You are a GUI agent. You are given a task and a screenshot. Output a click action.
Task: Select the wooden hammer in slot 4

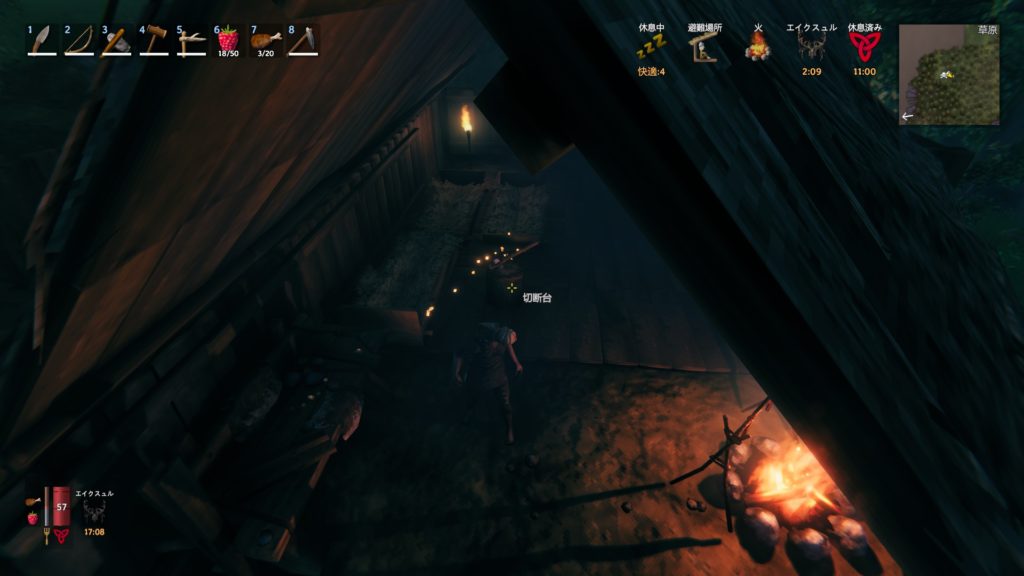(x=153, y=40)
